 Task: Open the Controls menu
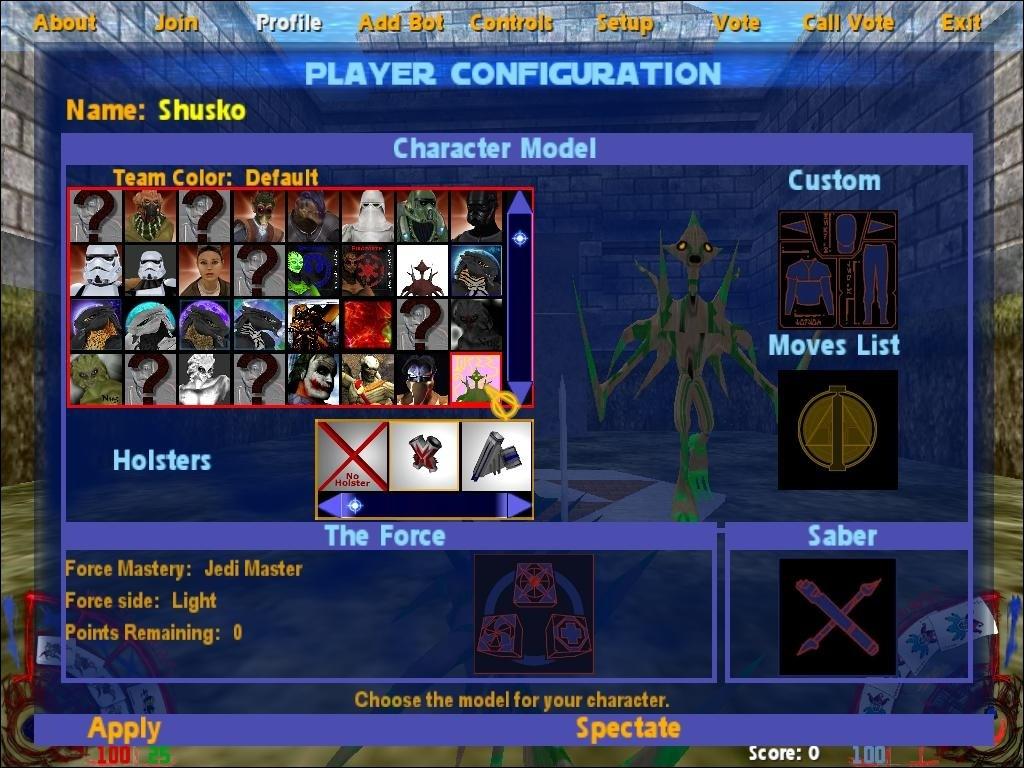click(x=511, y=22)
